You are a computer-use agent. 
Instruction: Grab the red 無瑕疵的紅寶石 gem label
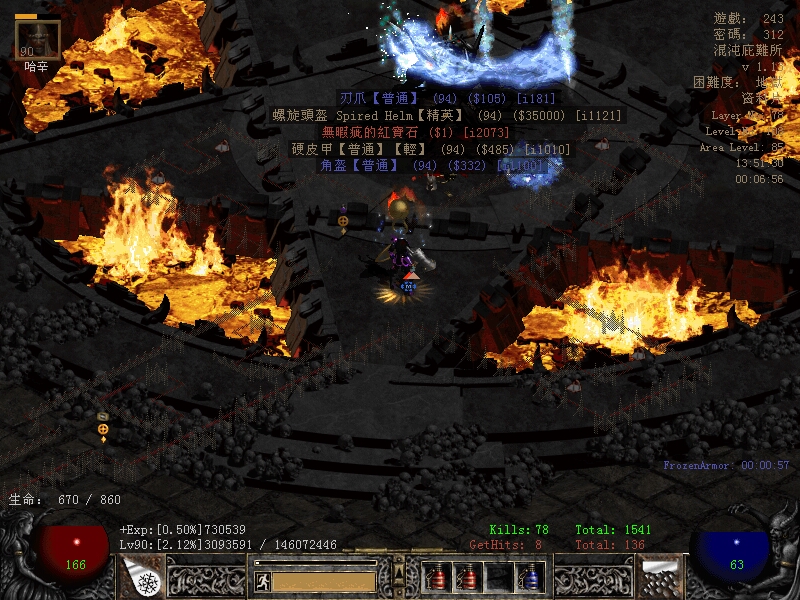point(414,132)
